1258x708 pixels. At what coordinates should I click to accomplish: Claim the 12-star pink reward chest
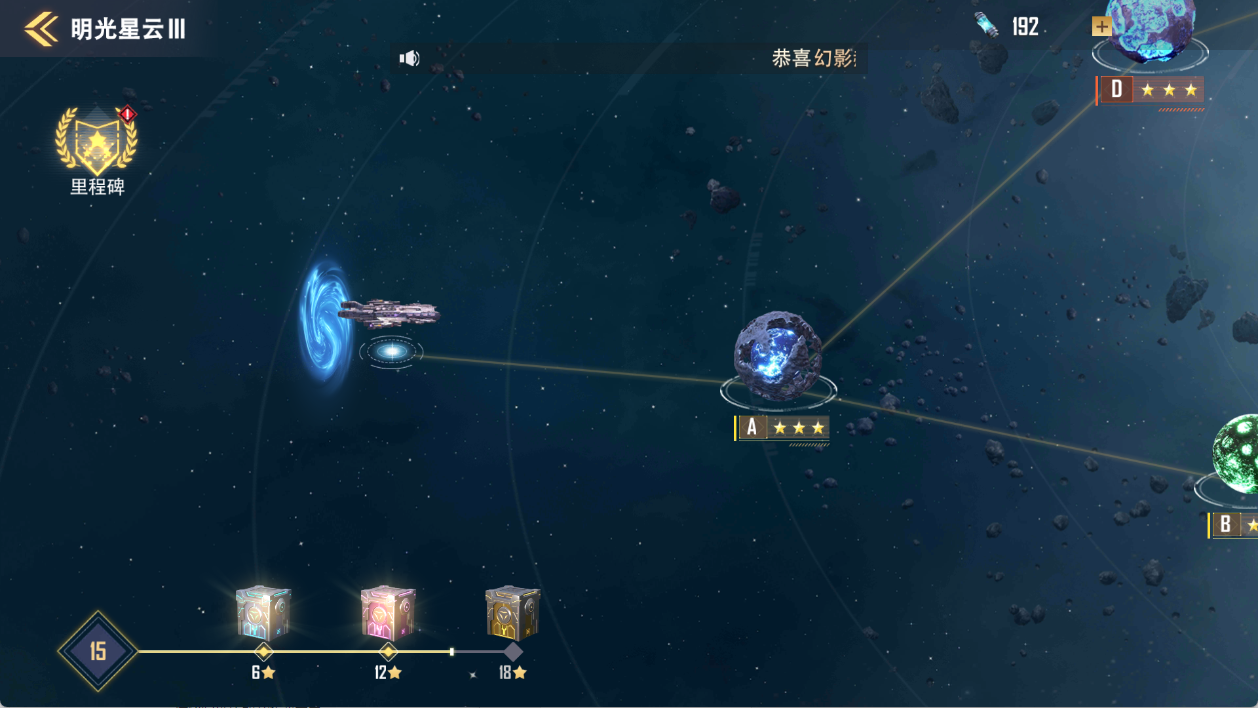[388, 612]
